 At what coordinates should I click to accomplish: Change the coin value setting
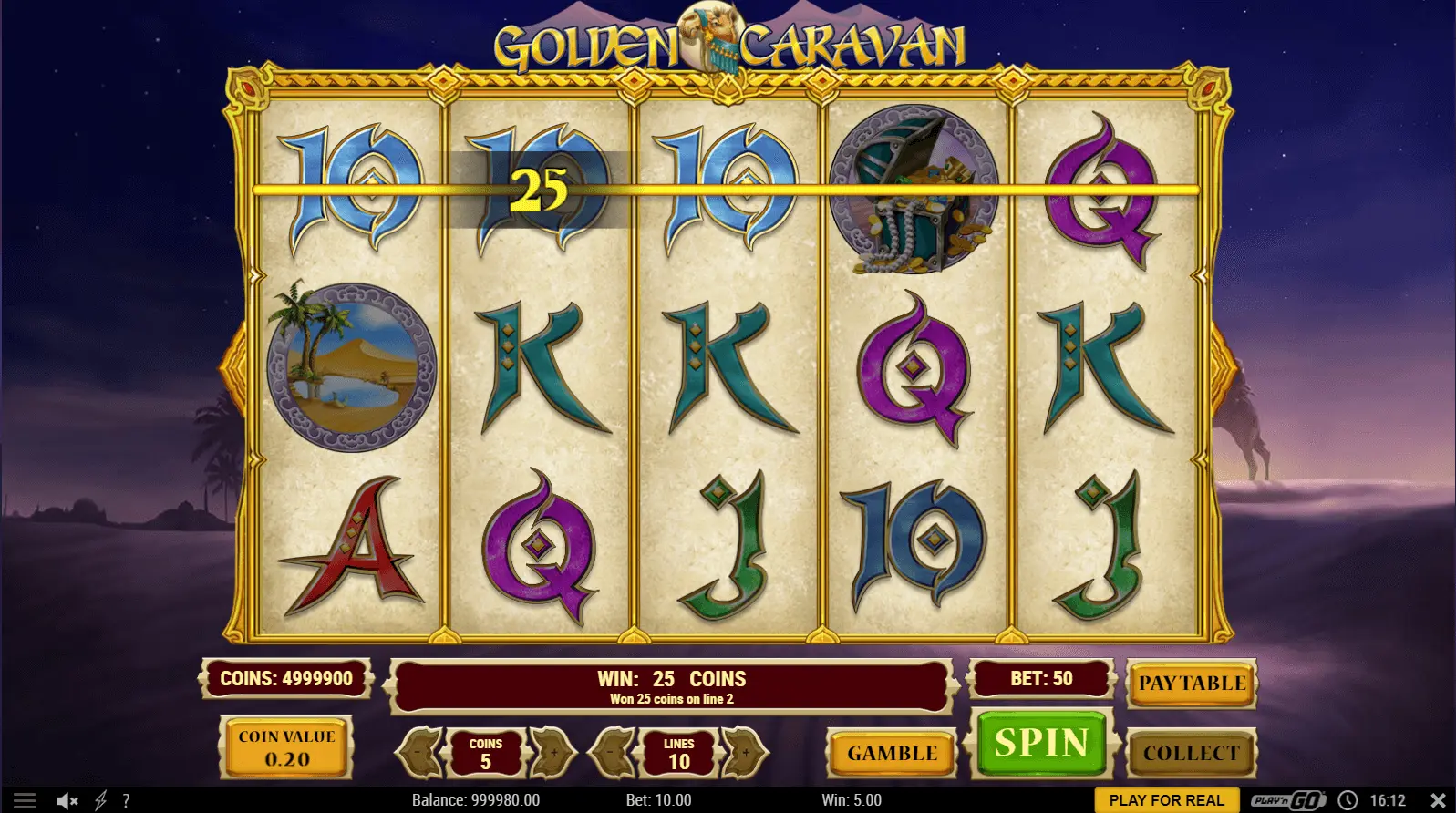286,748
